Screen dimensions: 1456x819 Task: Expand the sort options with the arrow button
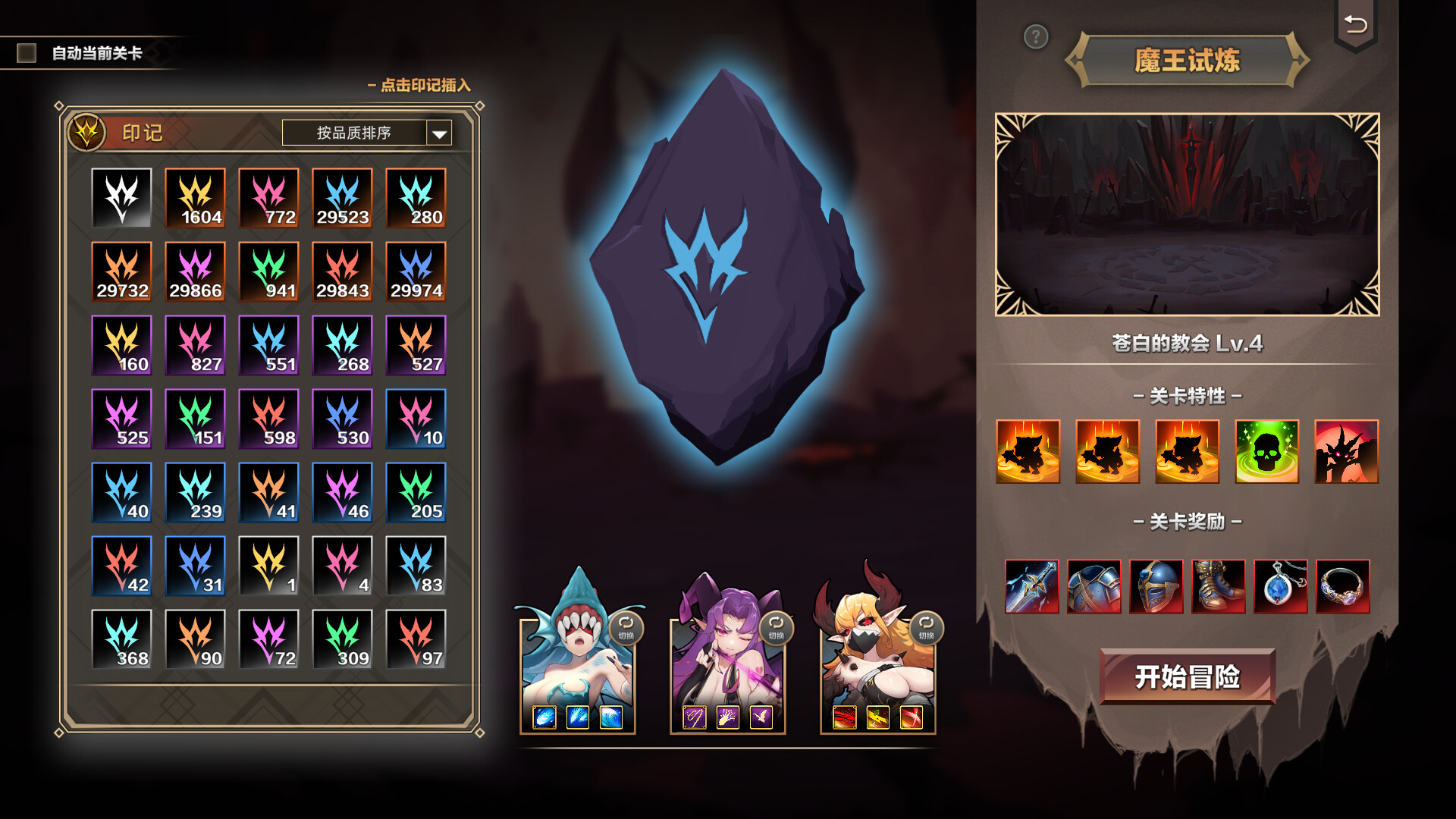pos(438,132)
